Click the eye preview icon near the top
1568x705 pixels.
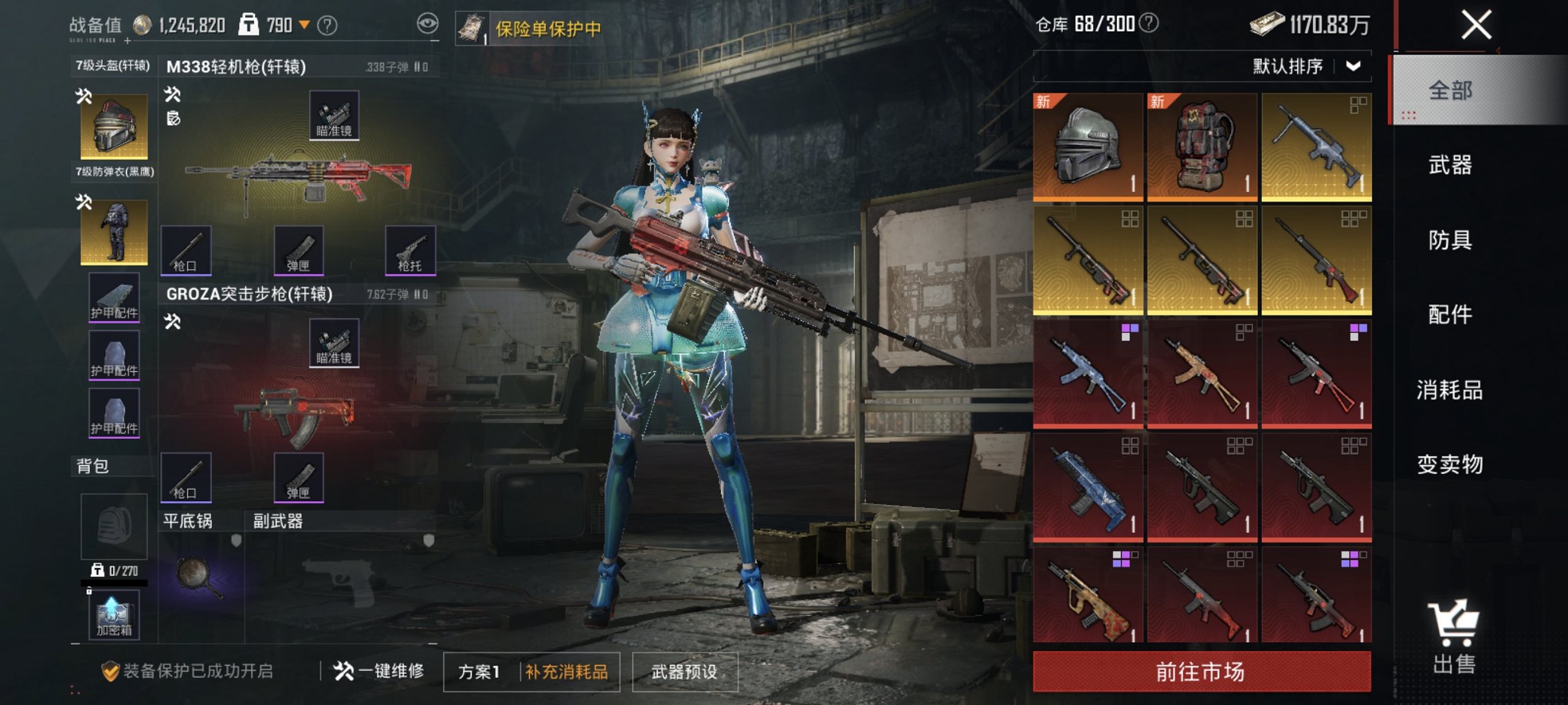[430, 22]
